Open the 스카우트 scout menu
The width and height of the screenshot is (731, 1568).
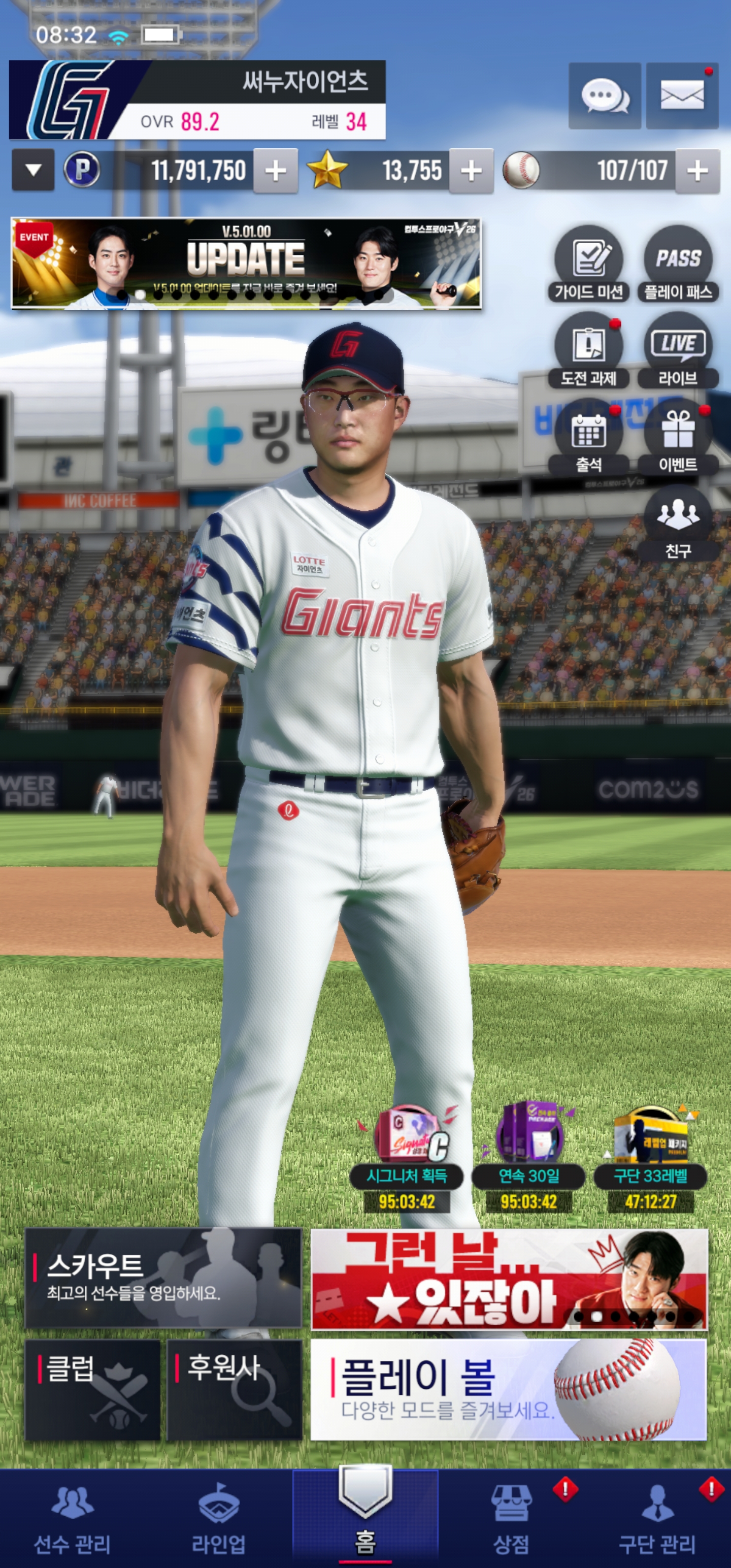coord(163,1278)
